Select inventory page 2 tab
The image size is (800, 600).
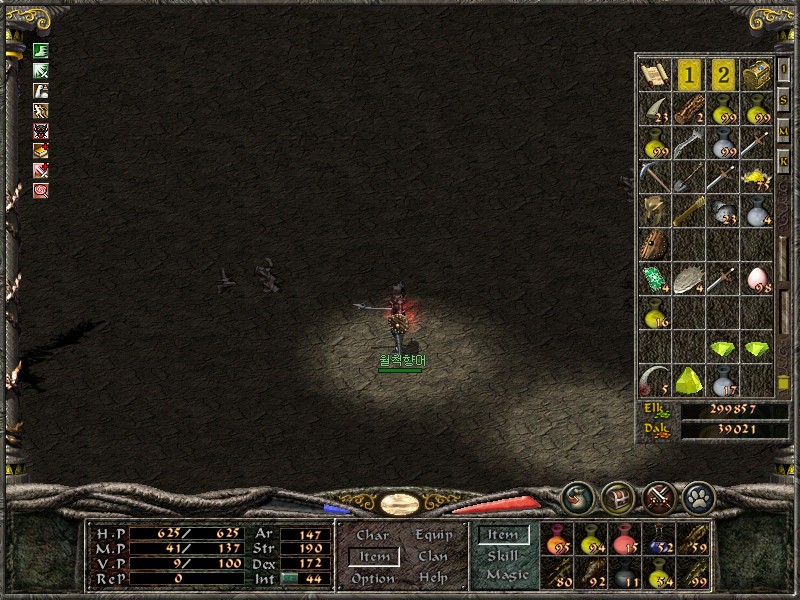click(x=723, y=74)
